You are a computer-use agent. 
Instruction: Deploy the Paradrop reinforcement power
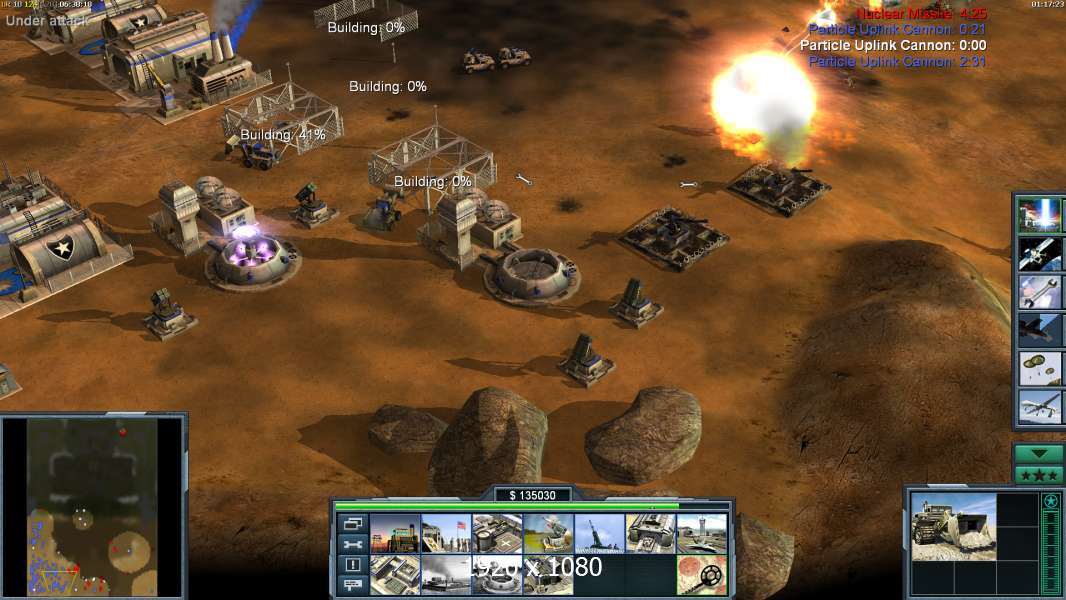click(x=1039, y=368)
